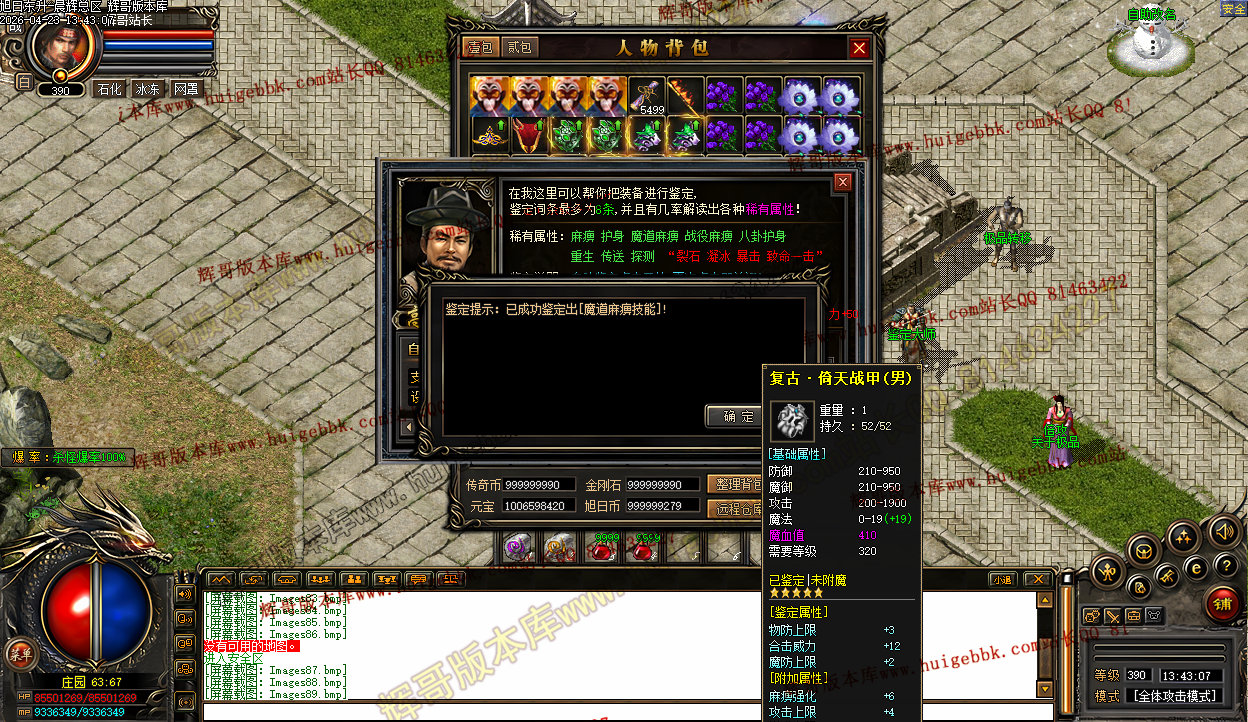The height and width of the screenshot is (722, 1248).
Task: Close the chat panel with its X
Action: (x=1039, y=579)
